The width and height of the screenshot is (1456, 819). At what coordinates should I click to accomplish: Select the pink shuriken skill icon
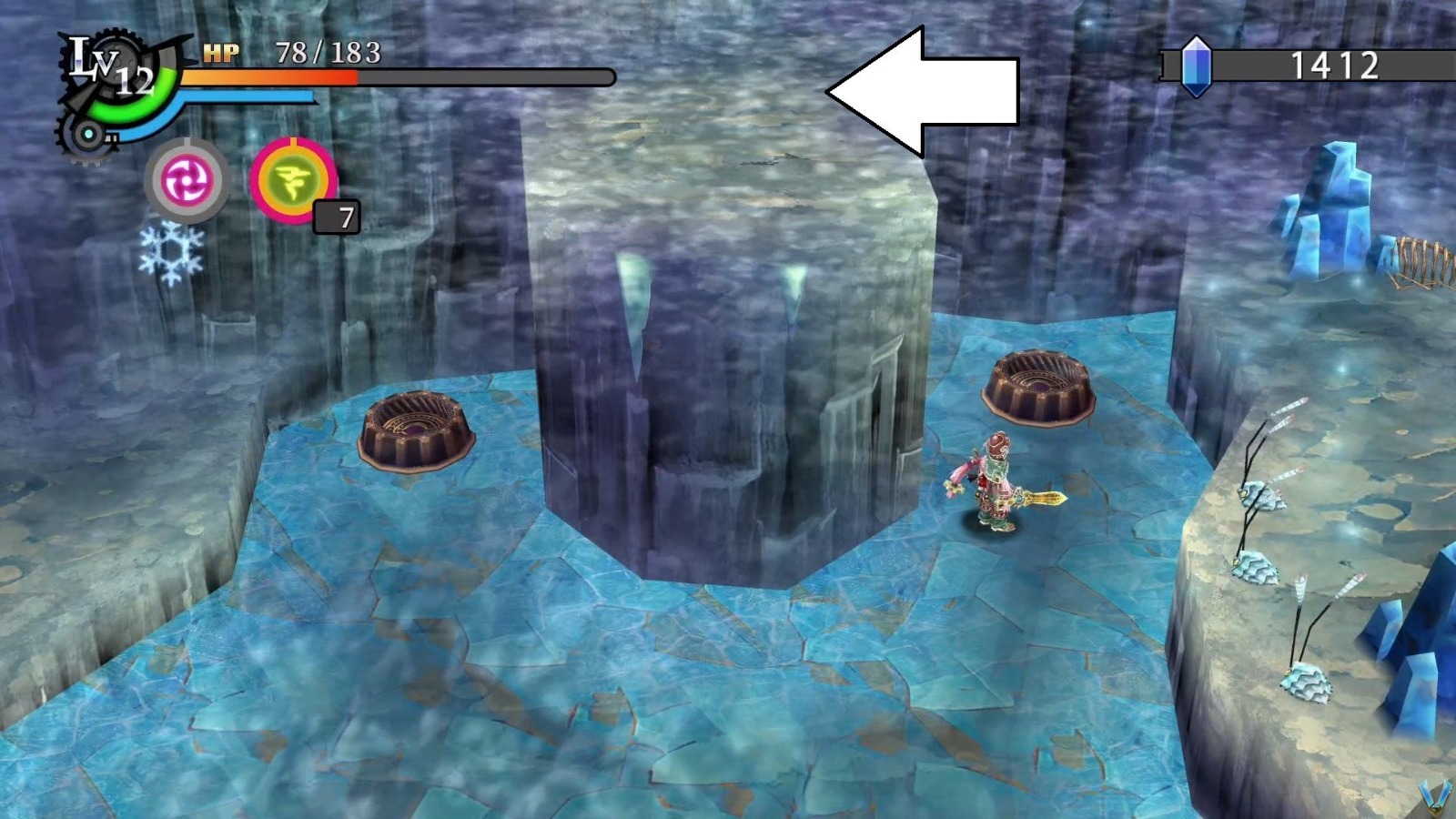(186, 182)
